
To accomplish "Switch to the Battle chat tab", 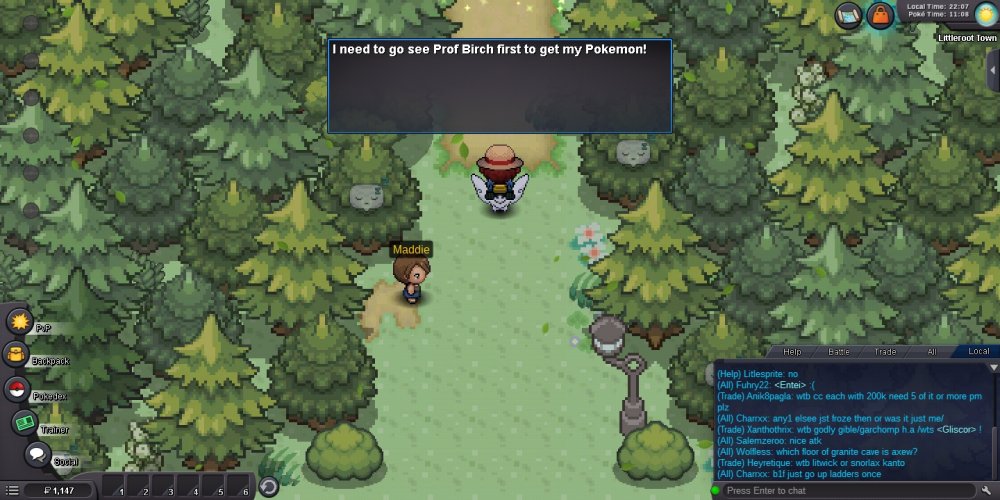I will 839,352.
